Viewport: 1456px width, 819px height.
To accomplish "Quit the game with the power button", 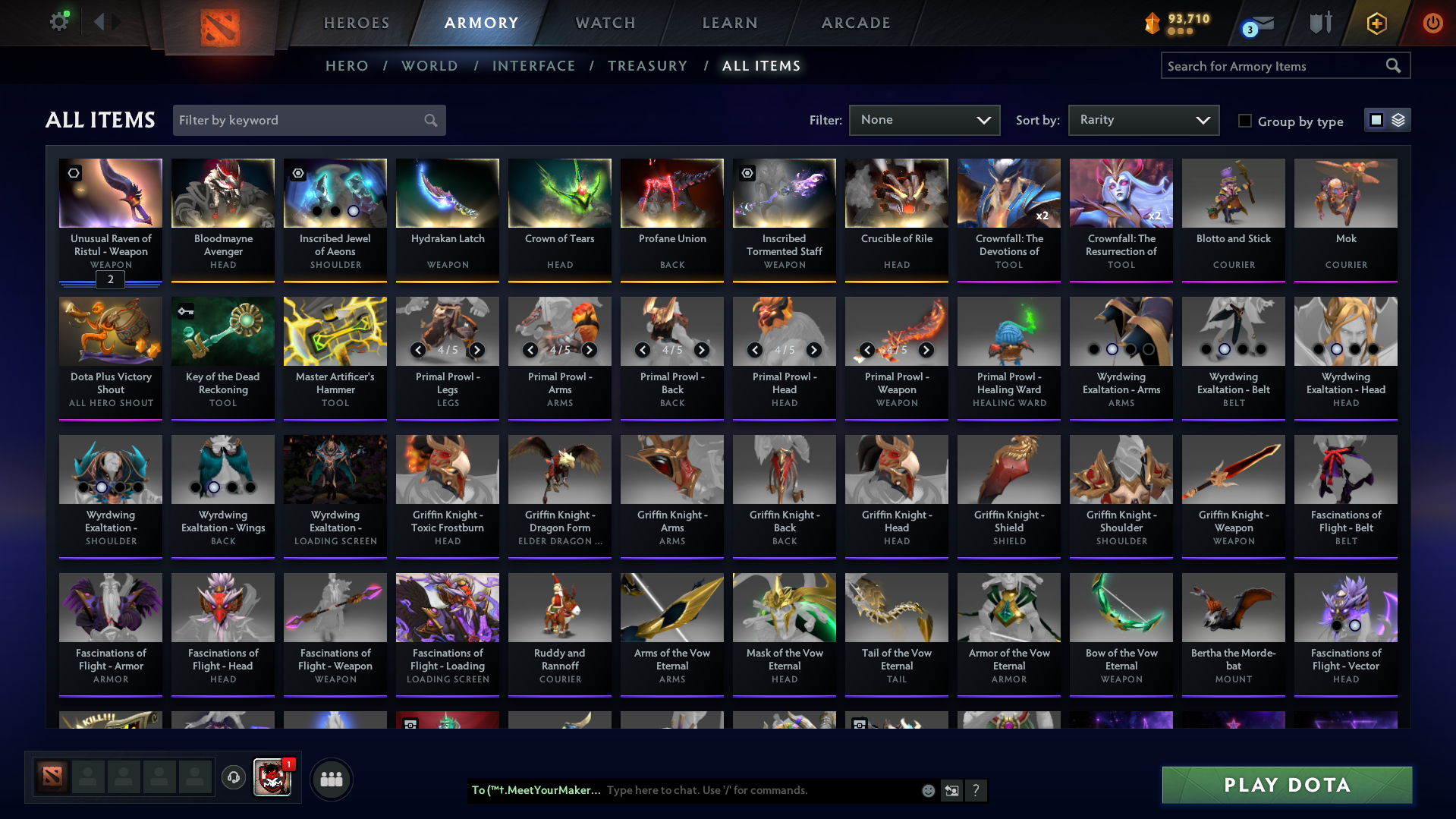I will [x=1432, y=23].
